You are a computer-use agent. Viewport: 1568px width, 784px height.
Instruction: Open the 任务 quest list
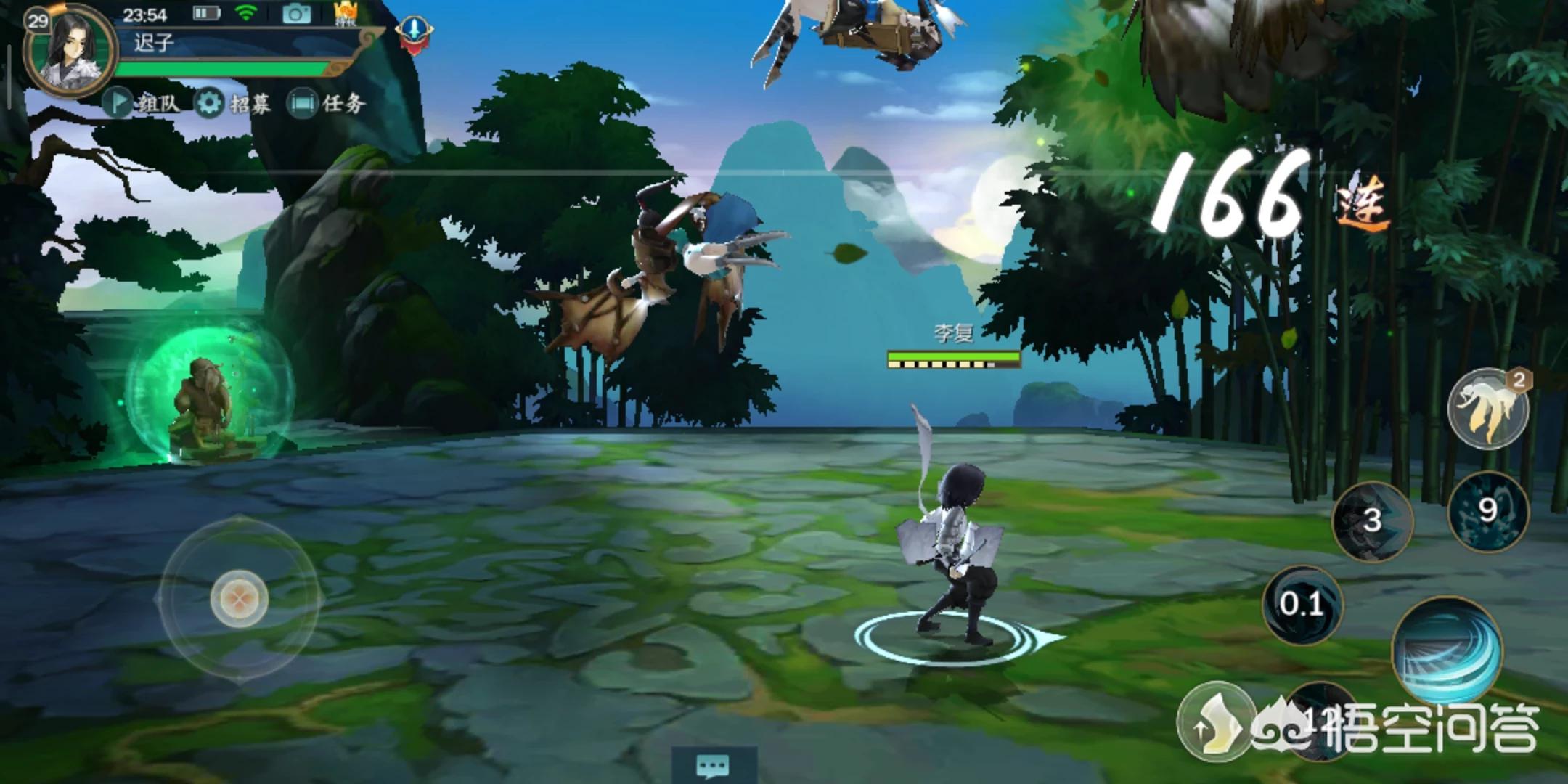click(x=326, y=103)
